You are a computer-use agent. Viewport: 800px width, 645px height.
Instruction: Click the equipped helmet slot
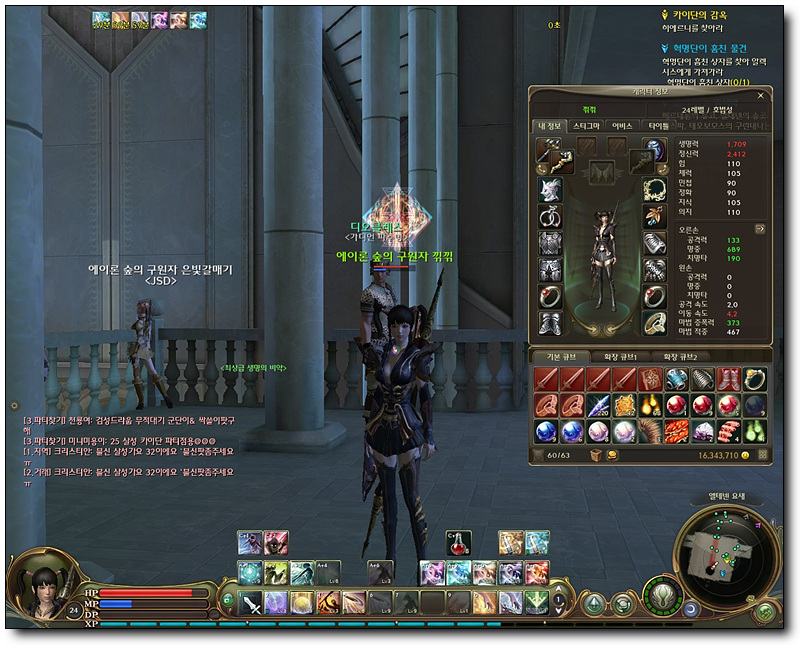click(548, 190)
